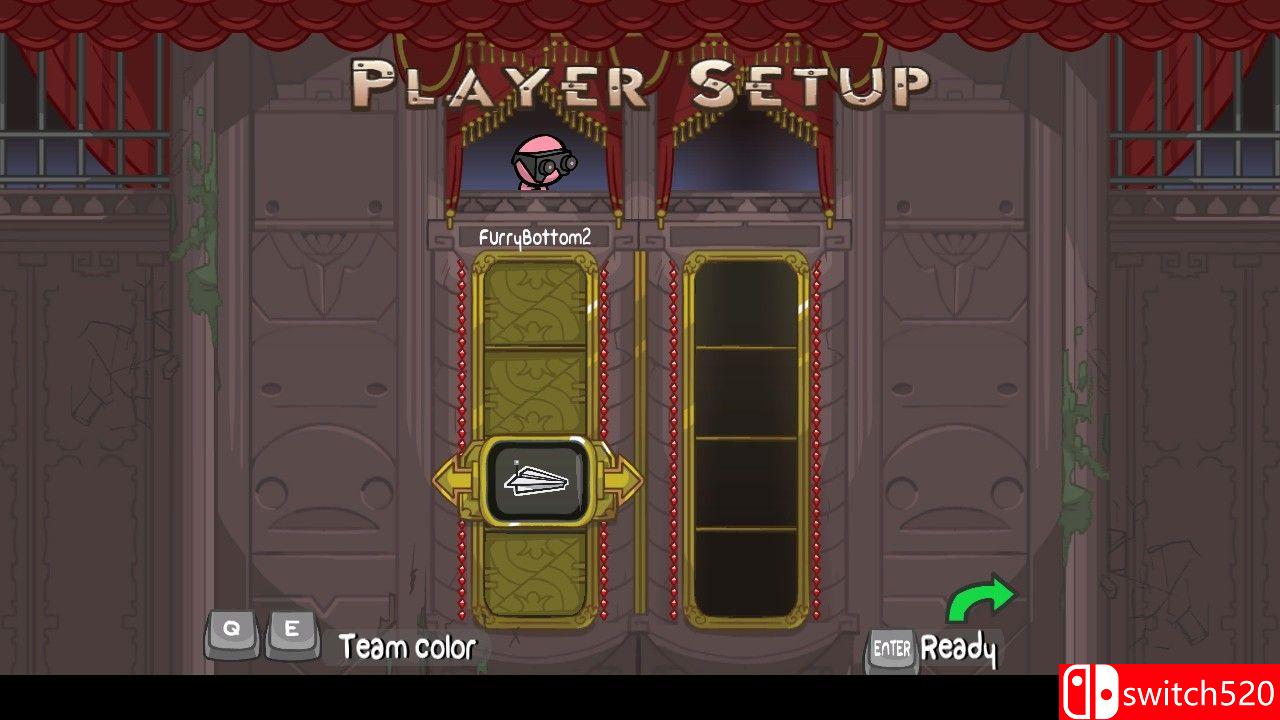Click the Player Setup title banner
Viewport: 1280px width, 720px height.
pos(640,80)
